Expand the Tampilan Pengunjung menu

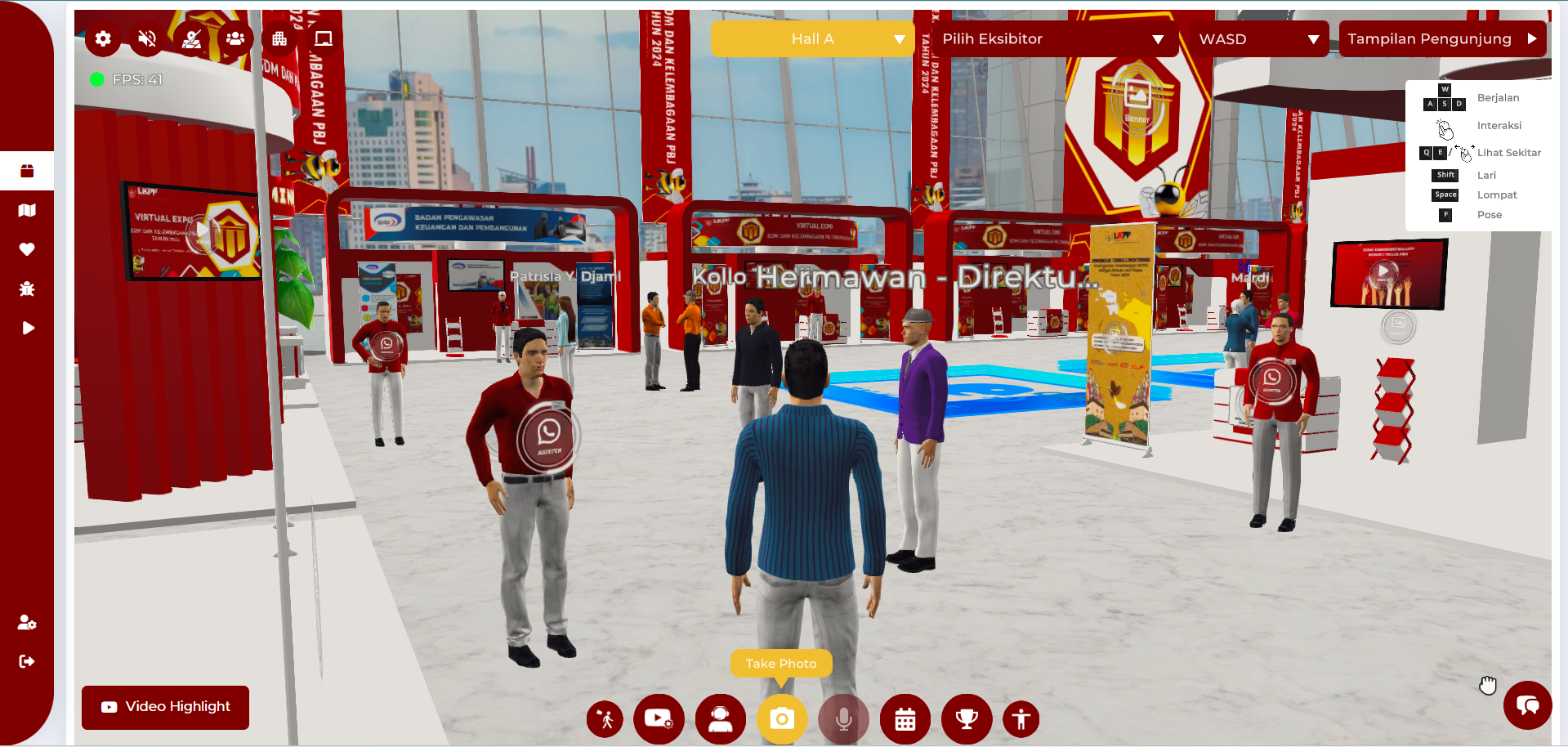[x=1442, y=38]
